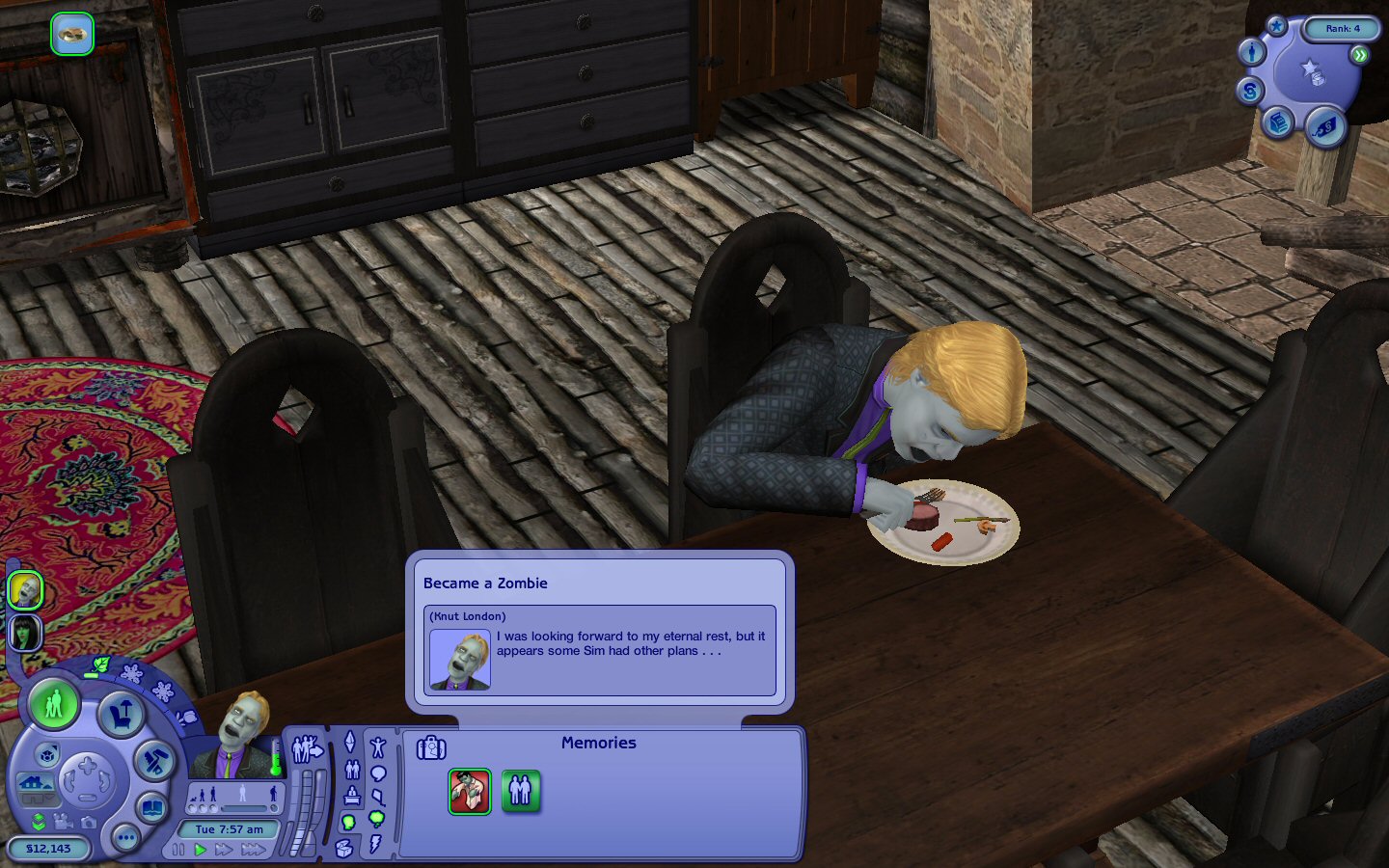Select the blond zombie Sim portrait
Viewport: 1389px width, 868px height.
click(x=24, y=589)
